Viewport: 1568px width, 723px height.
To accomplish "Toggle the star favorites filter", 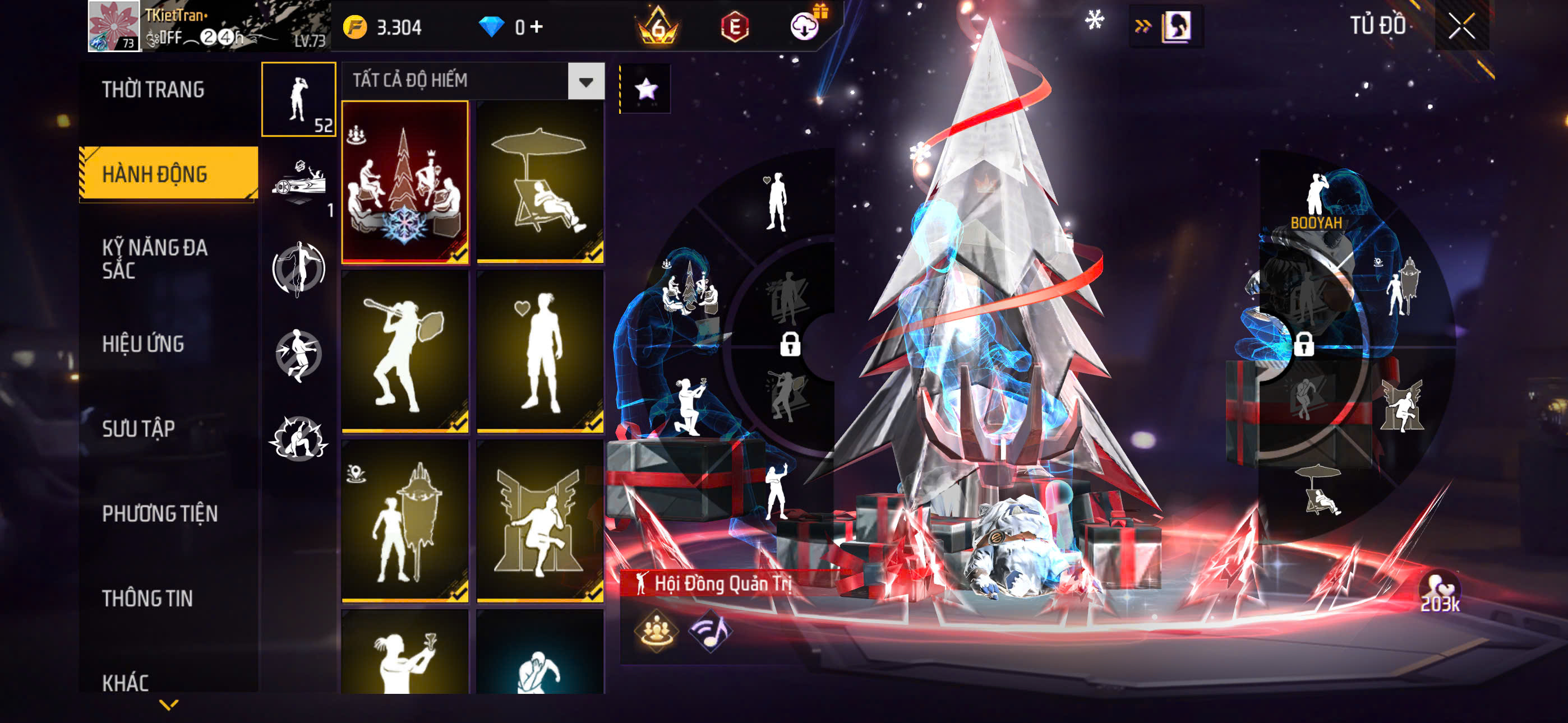I will (646, 90).
